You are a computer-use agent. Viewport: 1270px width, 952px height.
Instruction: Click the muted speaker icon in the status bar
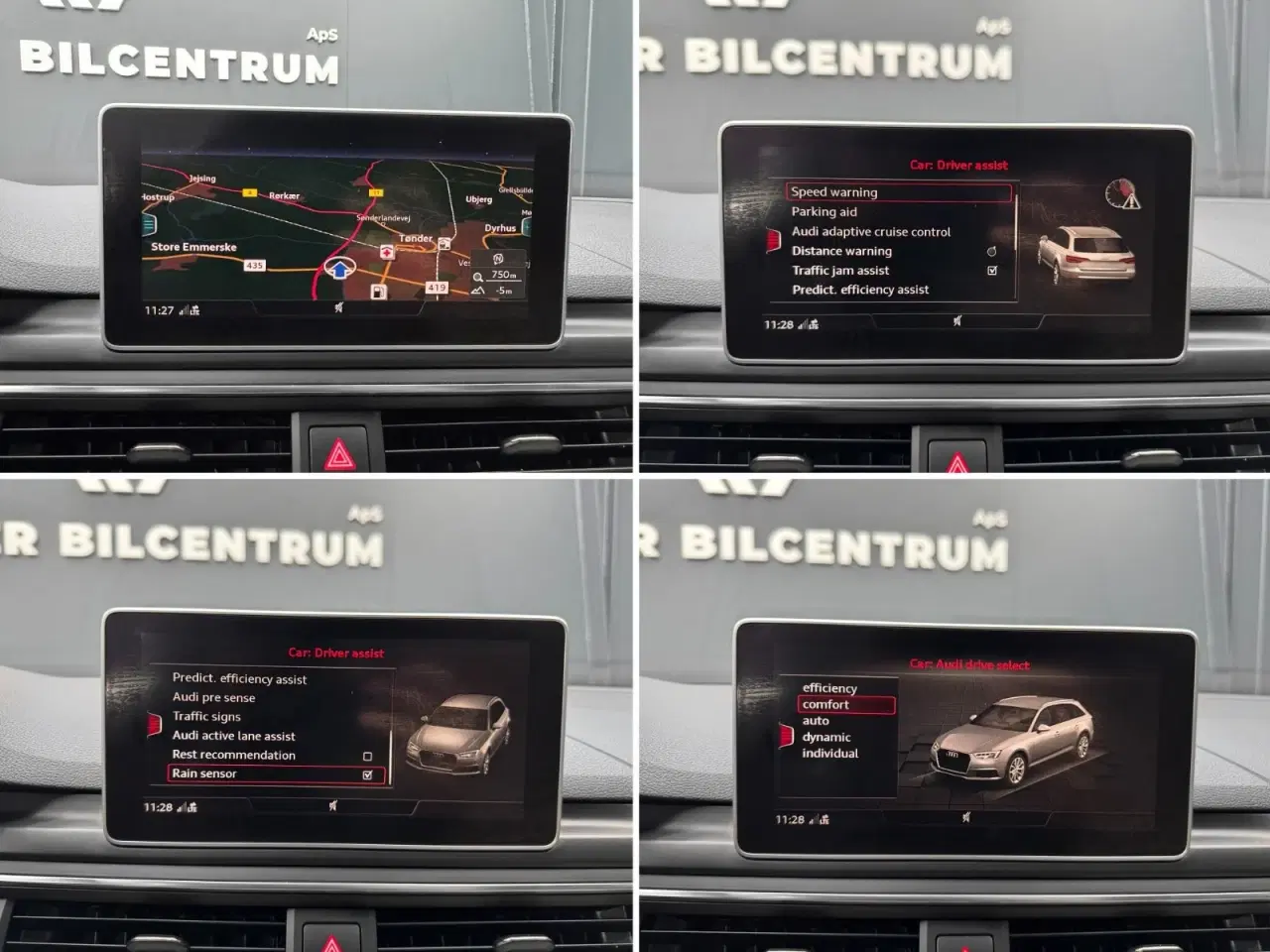coord(339,308)
